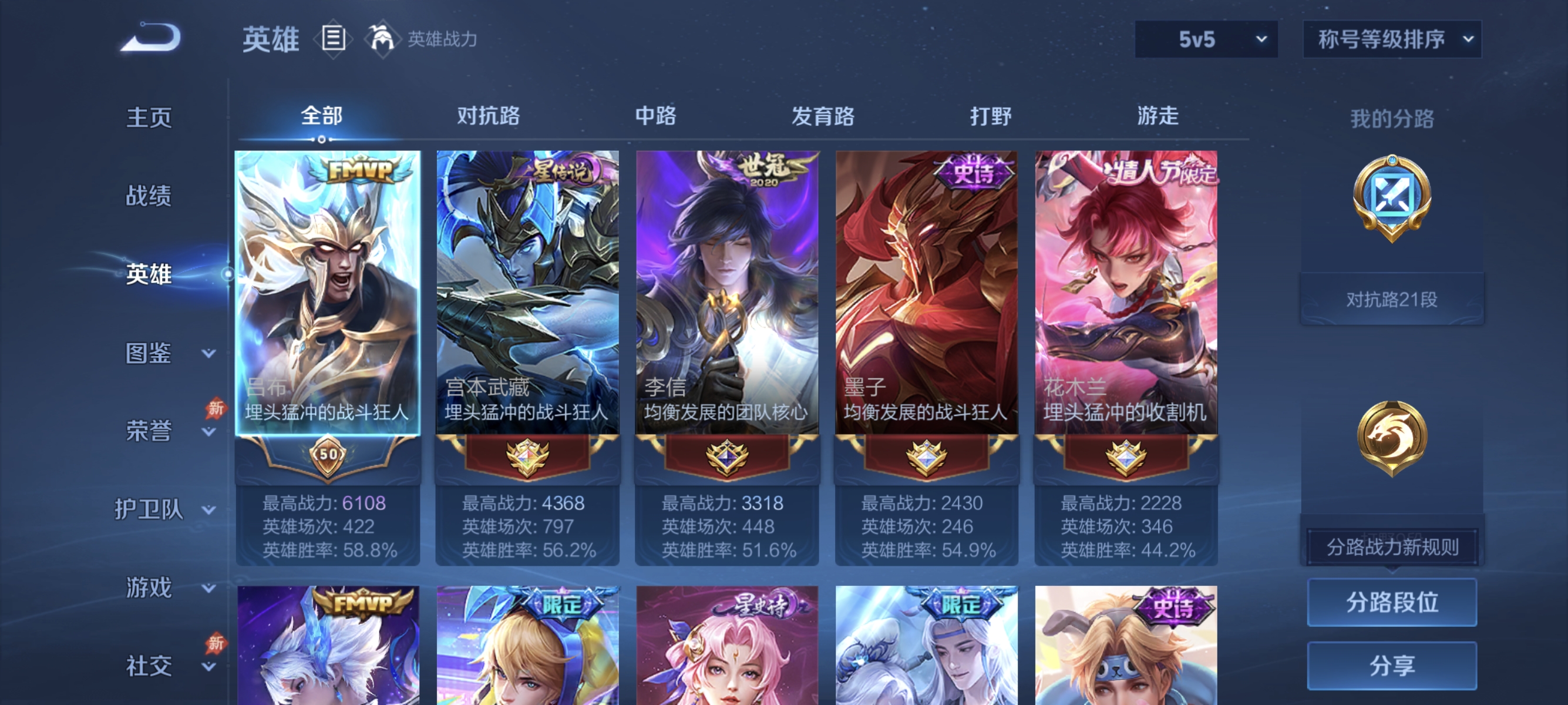Open the 分路段位 button

click(x=1392, y=603)
